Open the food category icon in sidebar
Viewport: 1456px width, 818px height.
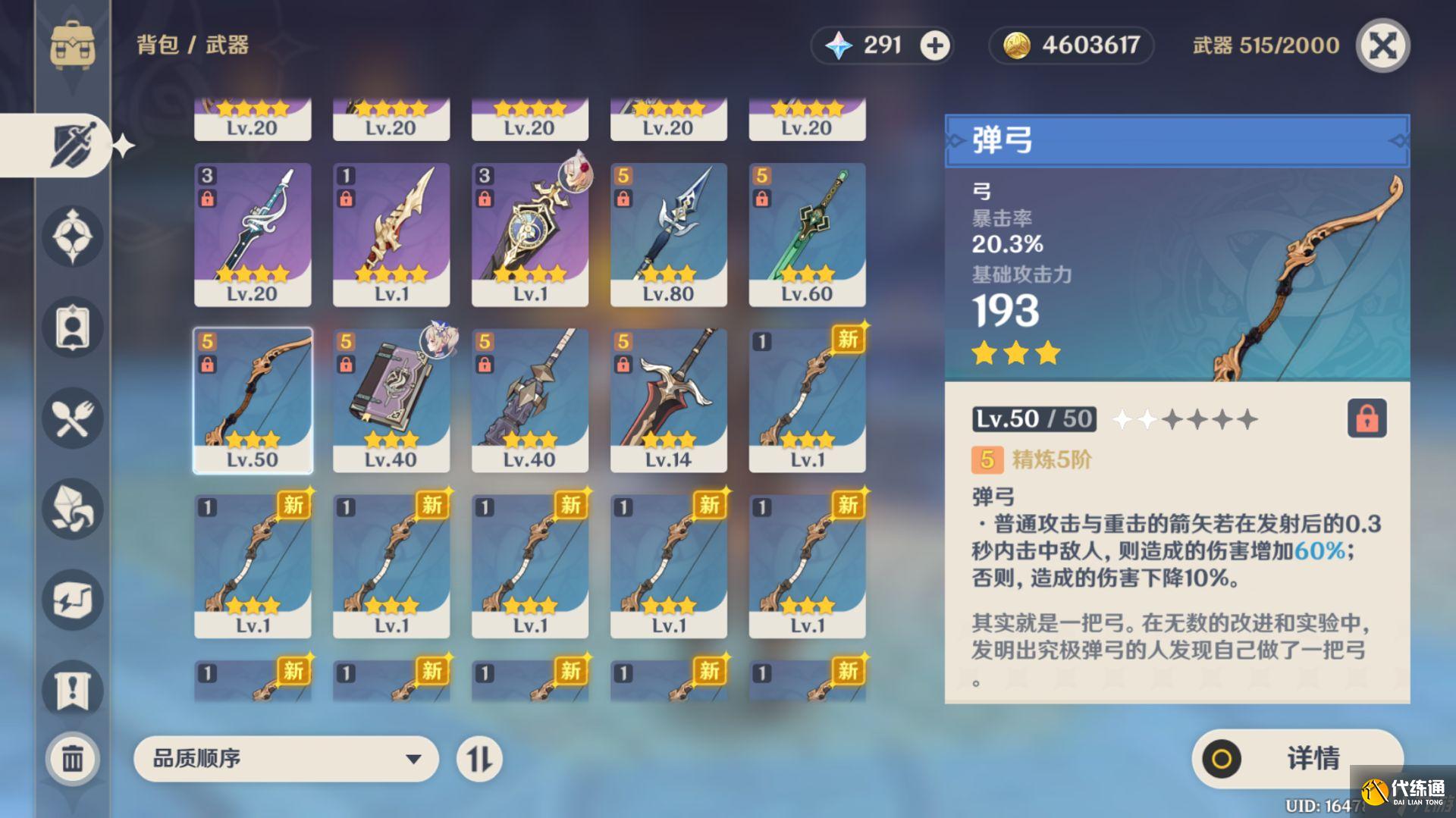click(72, 418)
